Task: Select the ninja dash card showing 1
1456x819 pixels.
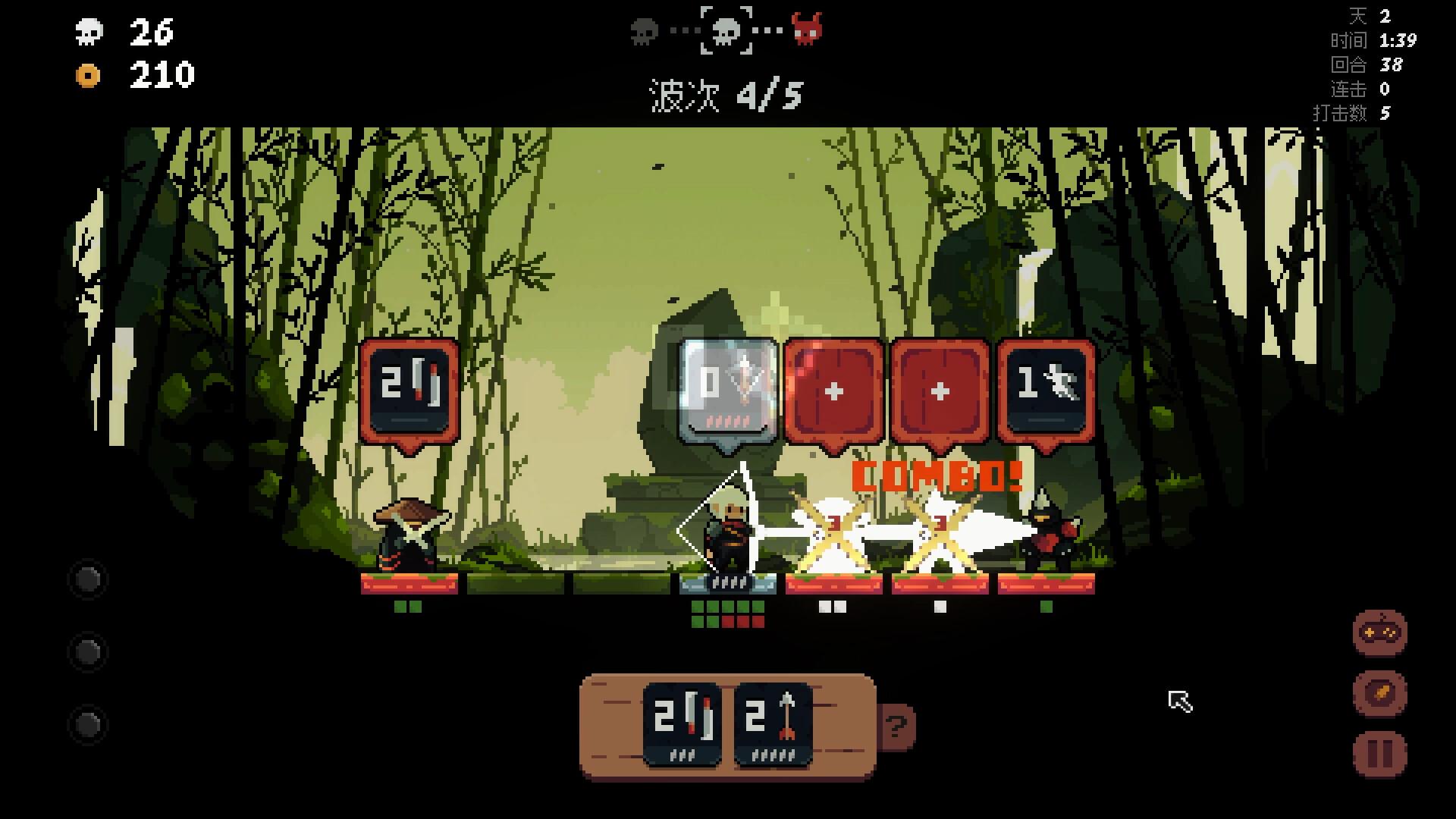Action: [x=1044, y=391]
